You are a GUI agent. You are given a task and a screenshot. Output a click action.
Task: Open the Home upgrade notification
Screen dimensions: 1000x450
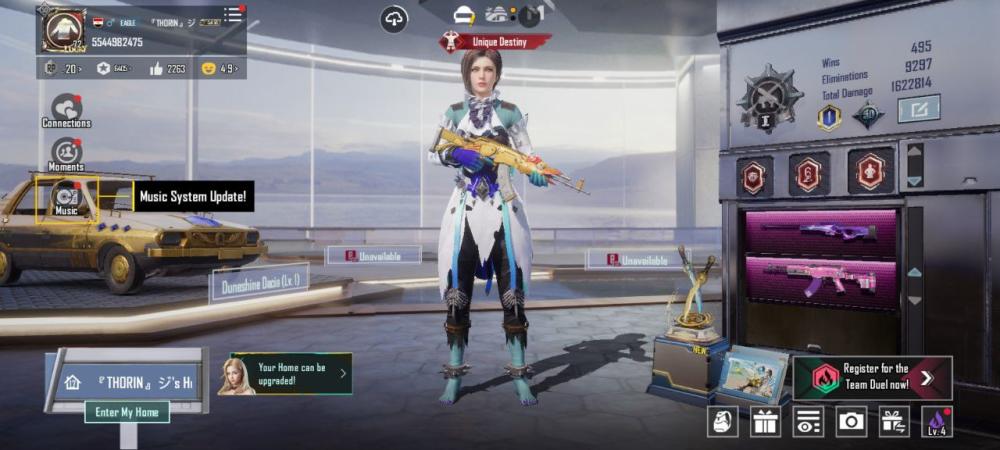[x=290, y=373]
